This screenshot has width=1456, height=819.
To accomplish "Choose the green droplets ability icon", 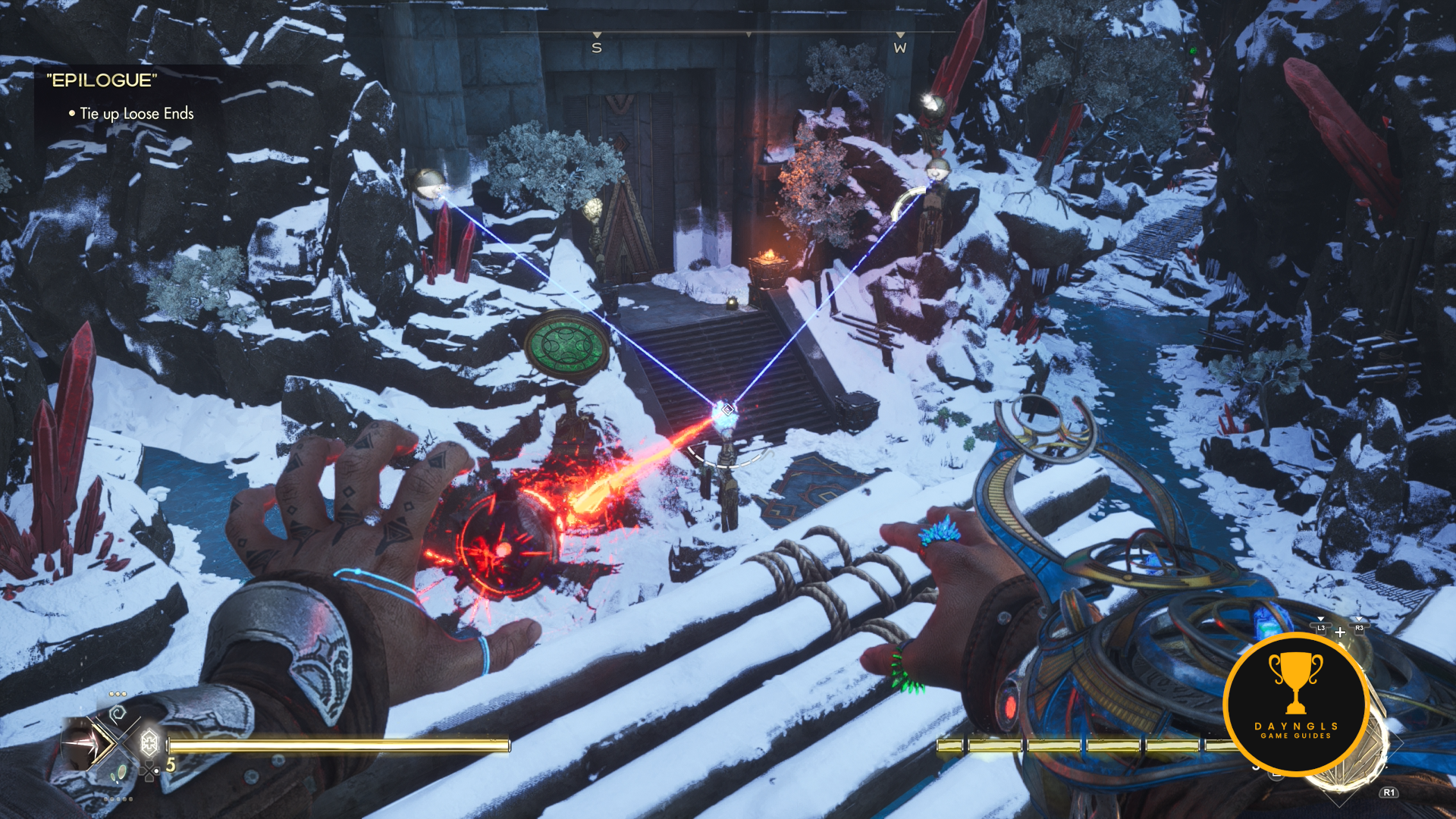I will click(118, 773).
